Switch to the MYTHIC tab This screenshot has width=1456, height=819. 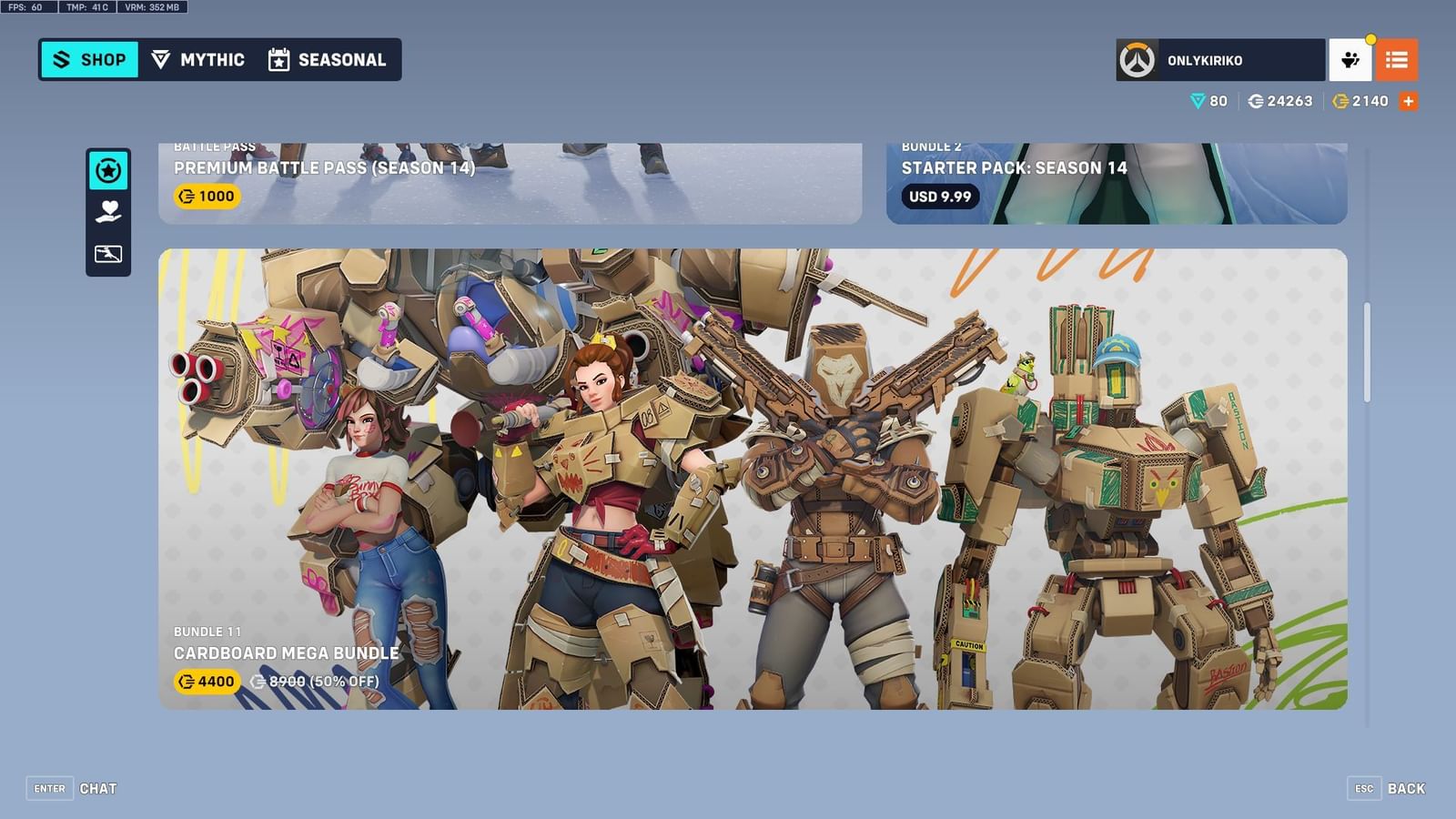tap(200, 59)
